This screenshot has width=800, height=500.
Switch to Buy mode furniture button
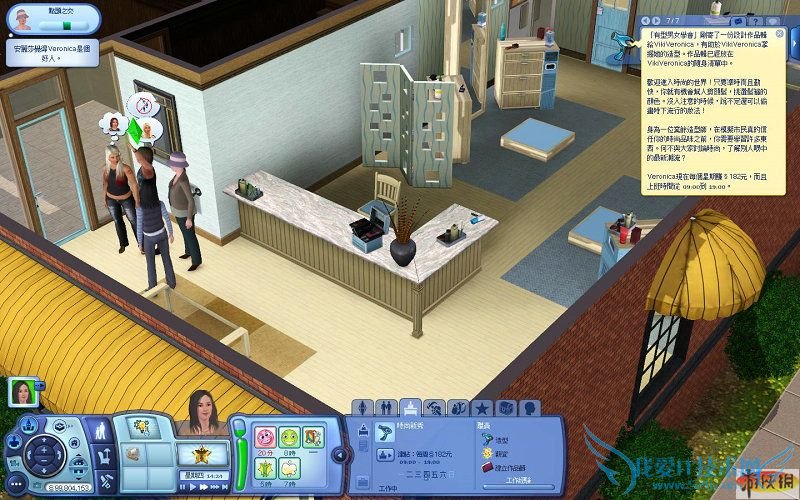[x=103, y=455]
